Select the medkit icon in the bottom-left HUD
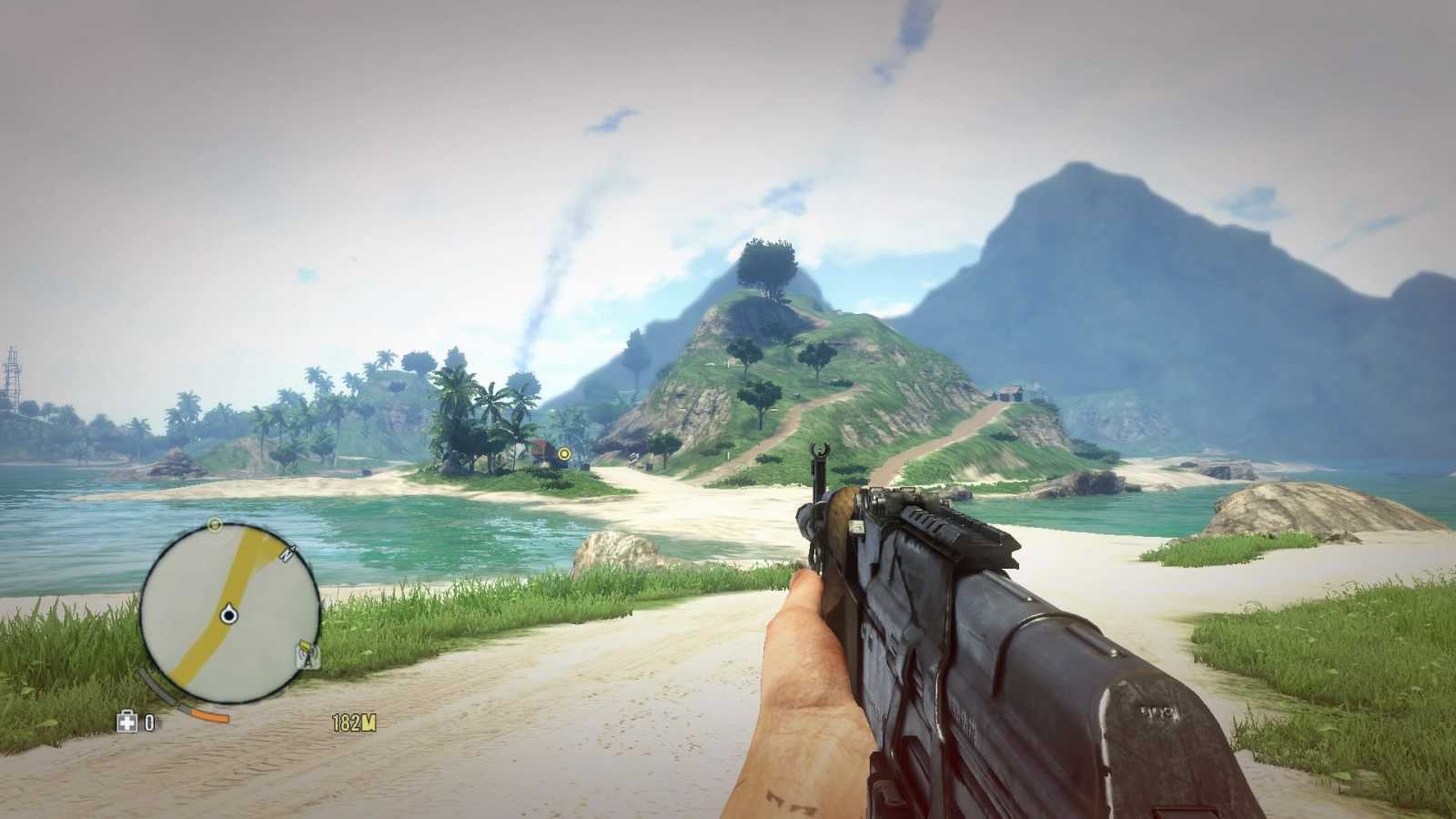The width and height of the screenshot is (1456, 819). 127,721
